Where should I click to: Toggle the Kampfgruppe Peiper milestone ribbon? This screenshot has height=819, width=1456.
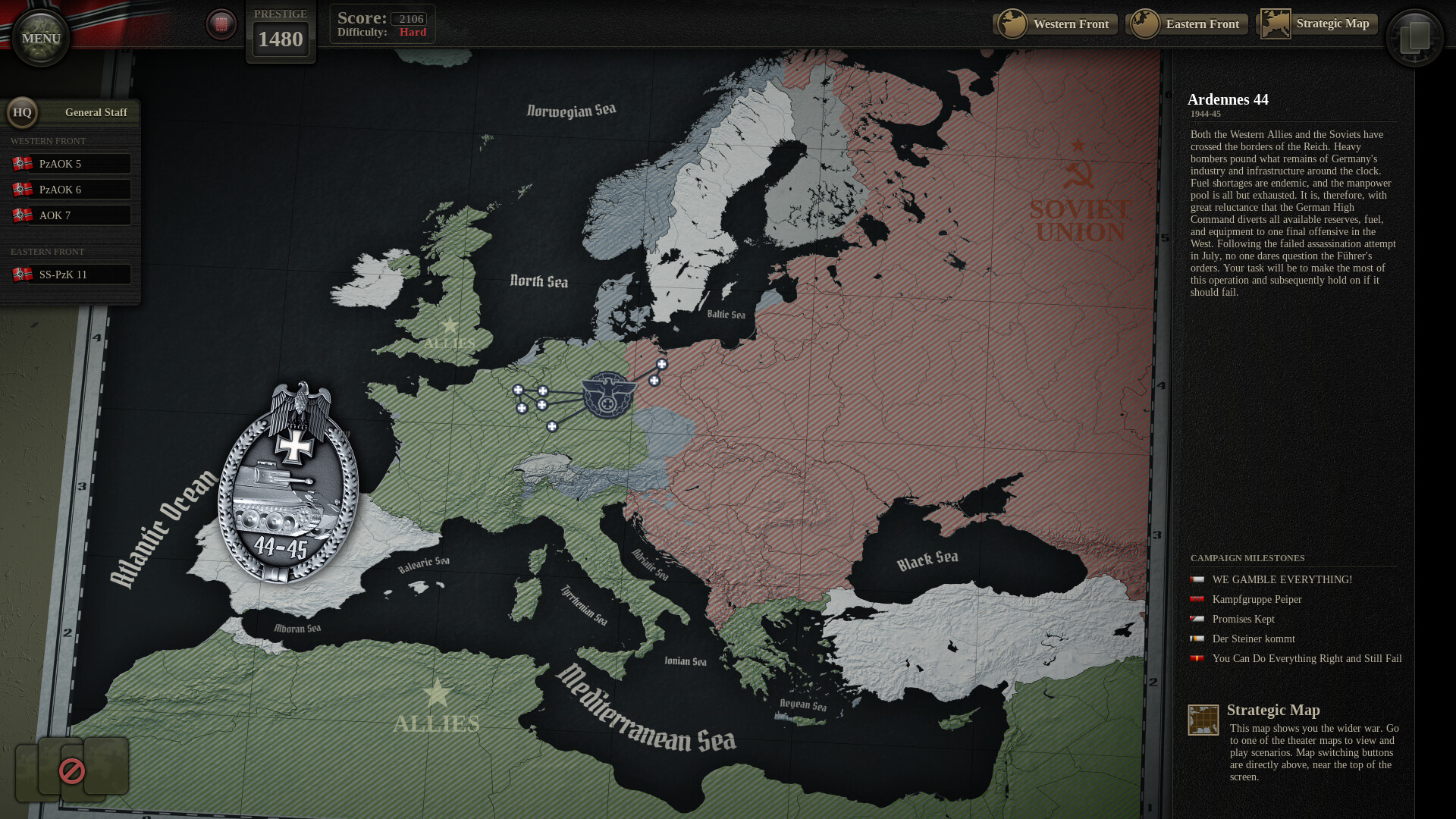pos(1199,599)
